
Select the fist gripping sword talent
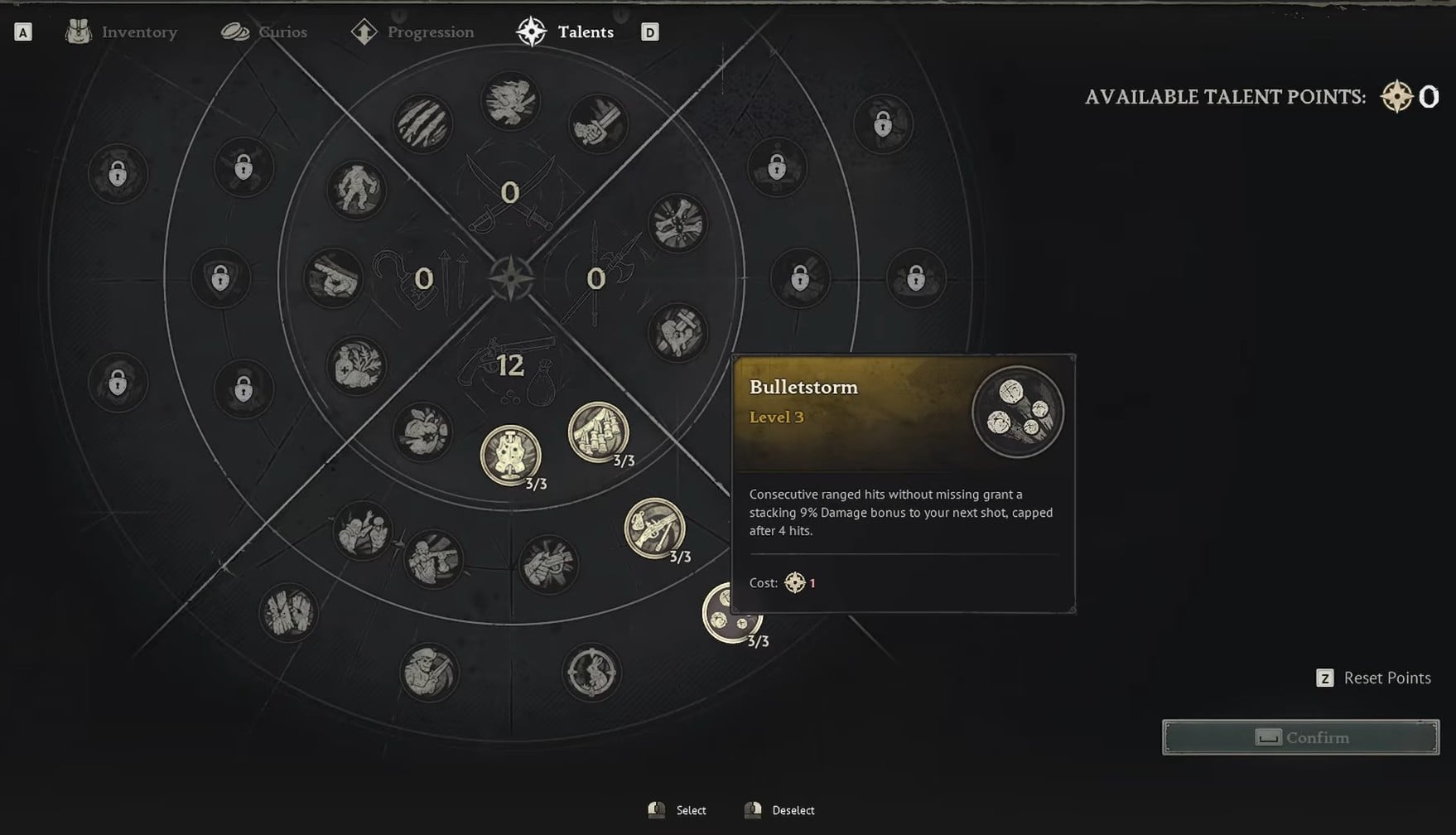click(598, 124)
